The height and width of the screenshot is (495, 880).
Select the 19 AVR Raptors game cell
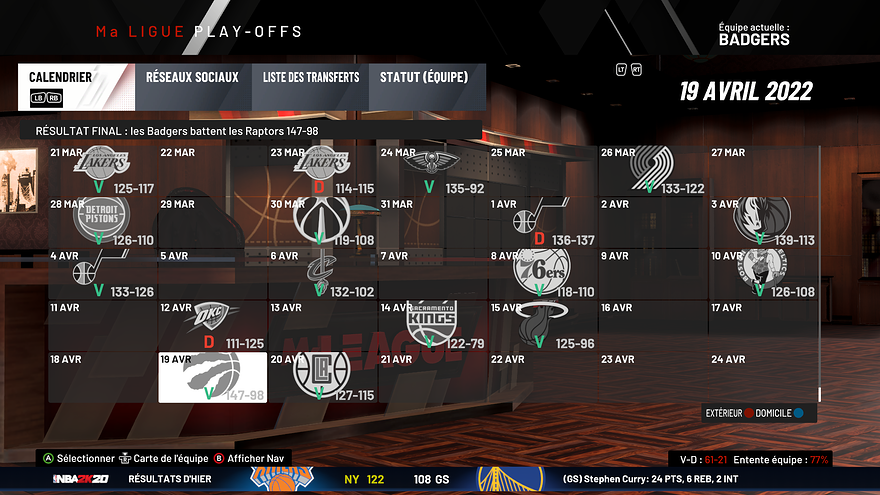[x=213, y=377]
